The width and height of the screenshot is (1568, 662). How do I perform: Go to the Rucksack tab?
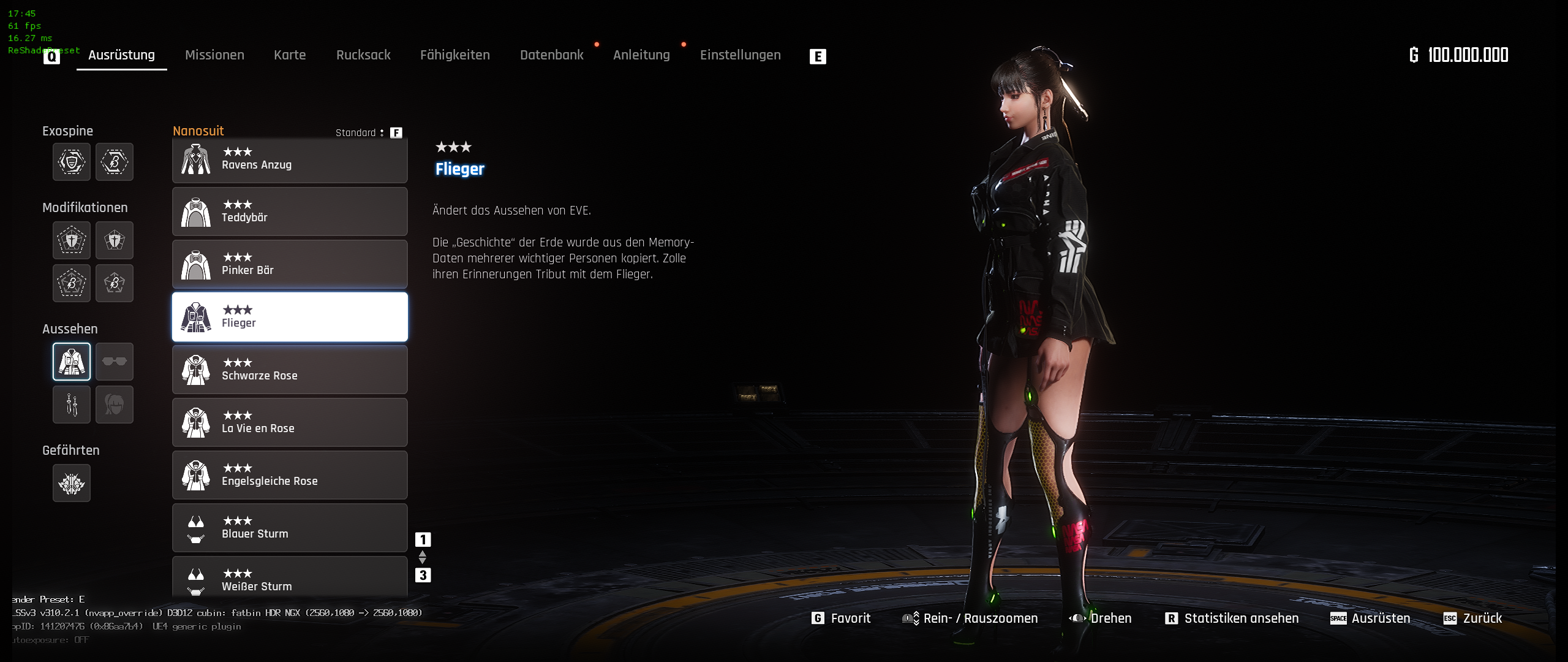(x=363, y=55)
